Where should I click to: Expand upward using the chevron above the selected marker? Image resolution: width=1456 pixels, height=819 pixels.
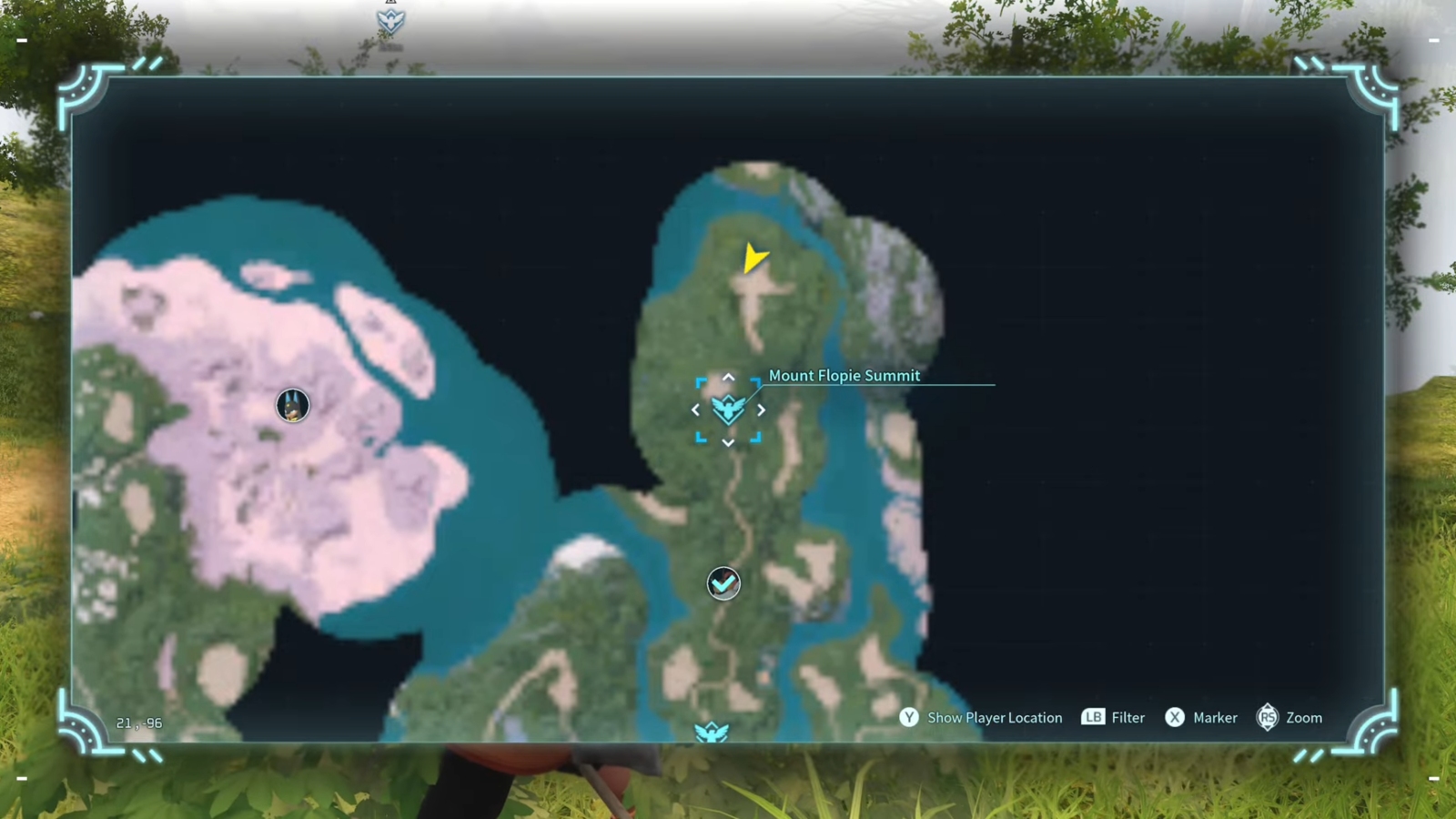728,377
